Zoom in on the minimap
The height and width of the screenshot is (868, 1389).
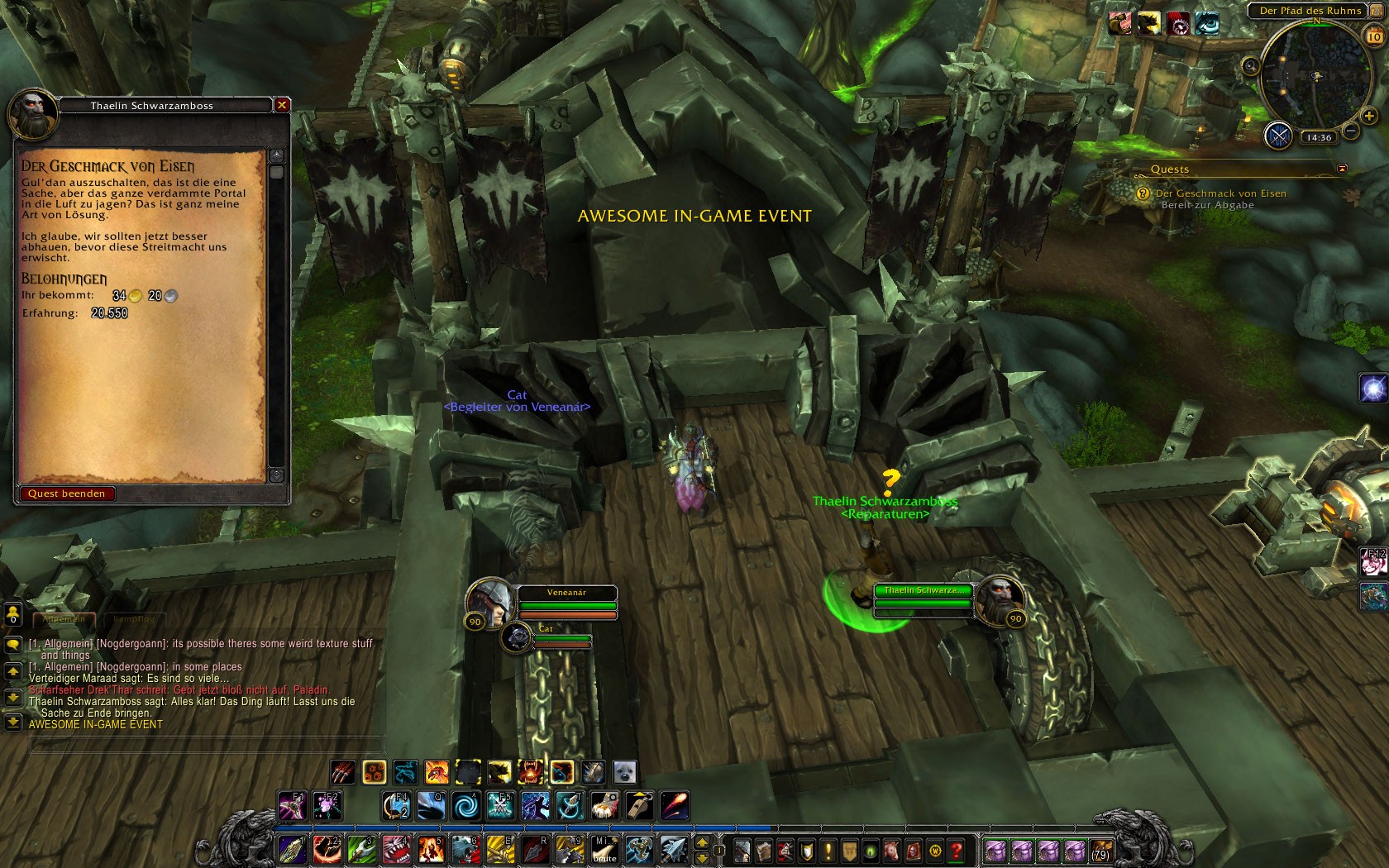(x=1369, y=116)
